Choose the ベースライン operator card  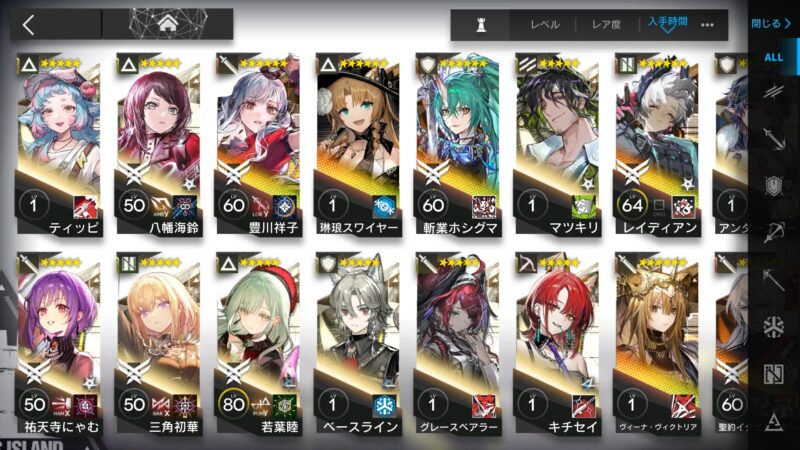point(357,345)
